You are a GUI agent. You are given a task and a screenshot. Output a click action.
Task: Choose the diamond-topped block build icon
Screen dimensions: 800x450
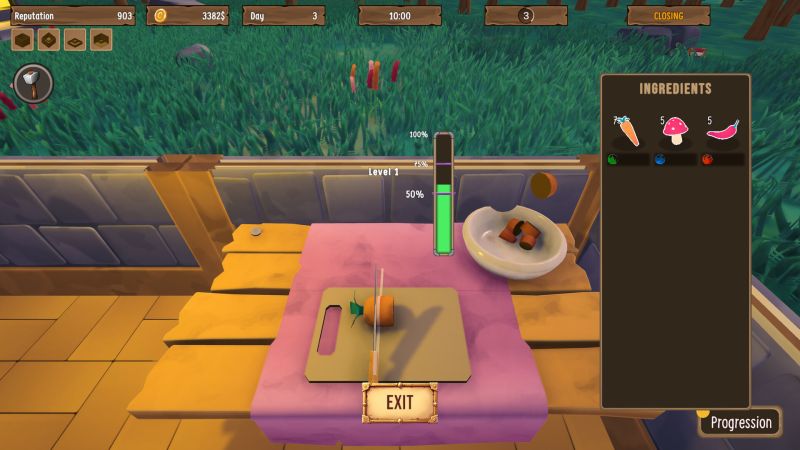[x=49, y=40]
